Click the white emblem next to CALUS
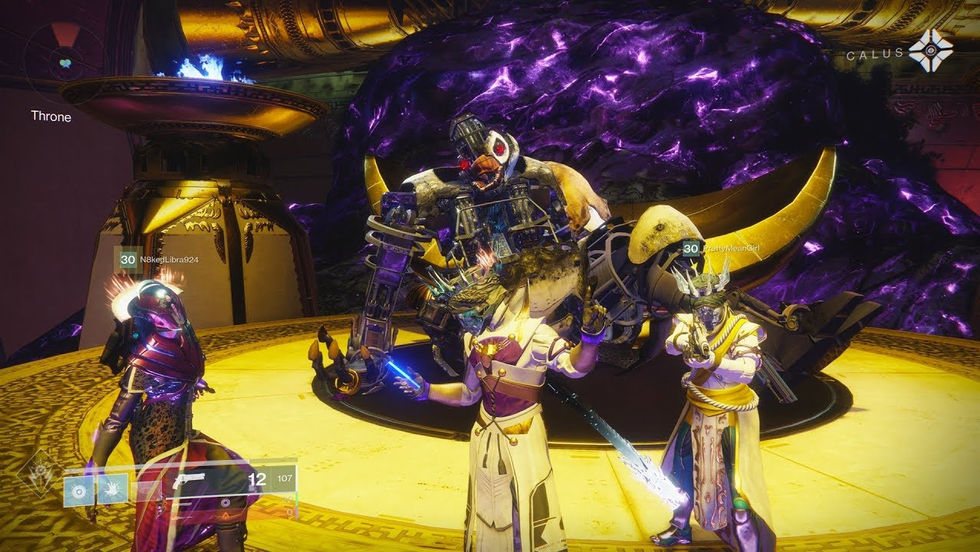This screenshot has width=980, height=552. pyautogui.click(x=930, y=50)
